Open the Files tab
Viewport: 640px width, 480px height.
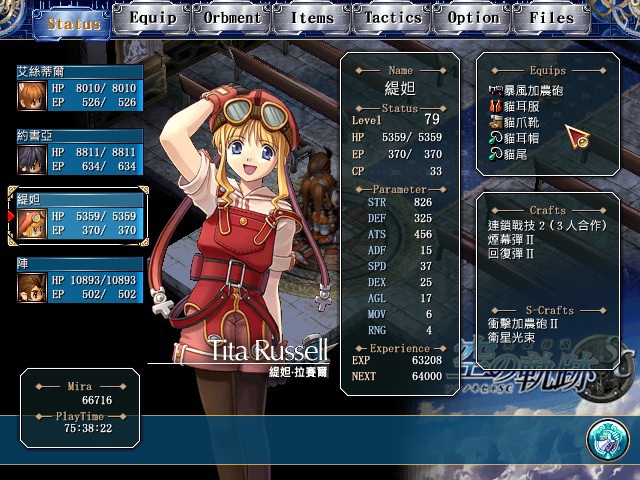click(x=552, y=18)
